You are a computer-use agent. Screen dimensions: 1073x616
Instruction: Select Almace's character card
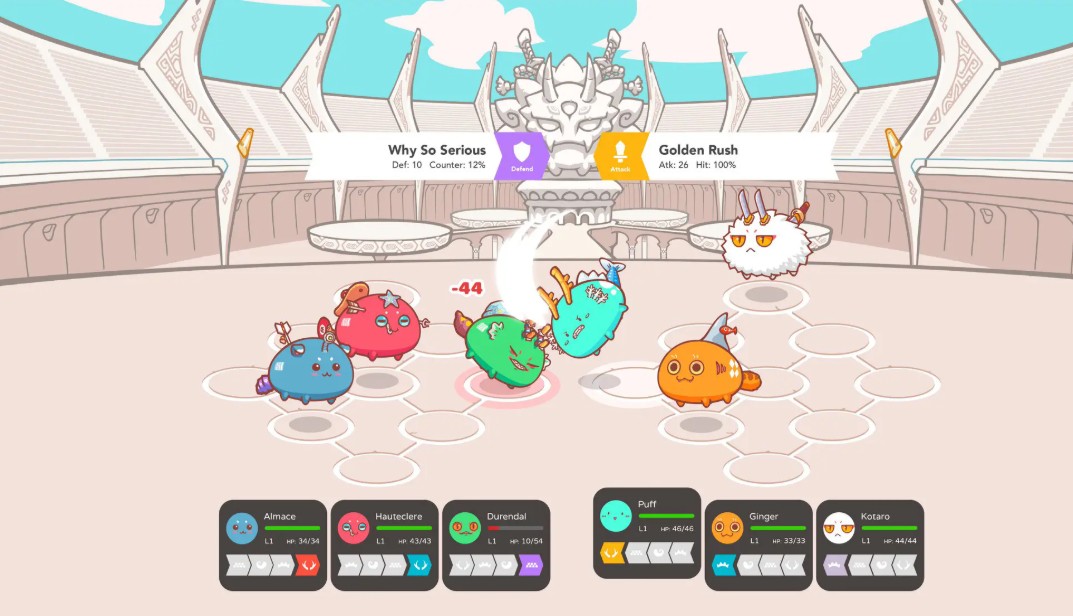pos(273,530)
